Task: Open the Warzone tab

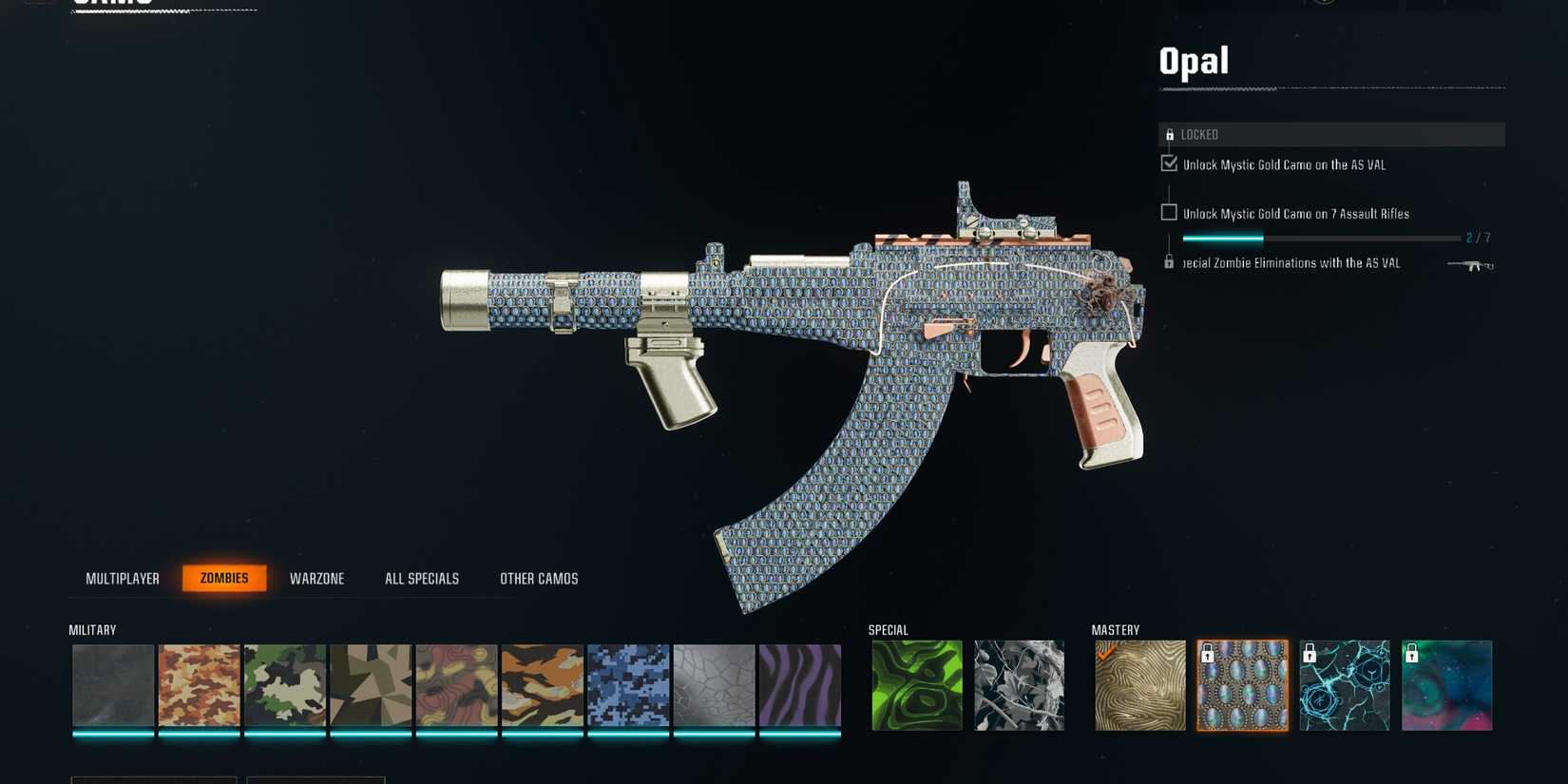Action: pyautogui.click(x=316, y=578)
